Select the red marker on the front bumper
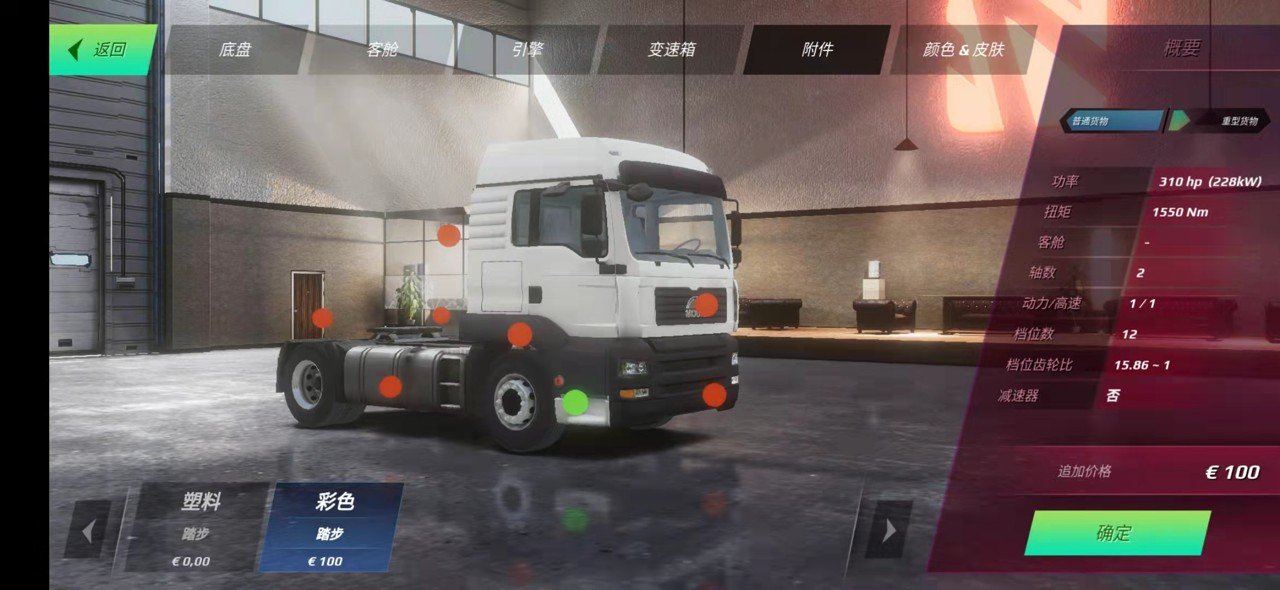Viewport: 1280px width, 590px height. coord(713,395)
